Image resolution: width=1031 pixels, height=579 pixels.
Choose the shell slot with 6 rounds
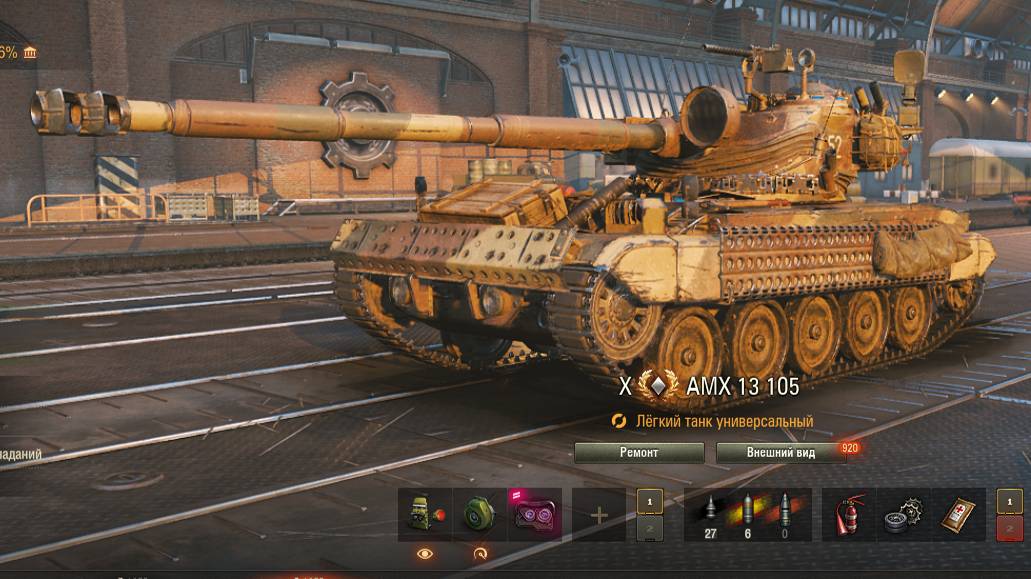pos(748,515)
